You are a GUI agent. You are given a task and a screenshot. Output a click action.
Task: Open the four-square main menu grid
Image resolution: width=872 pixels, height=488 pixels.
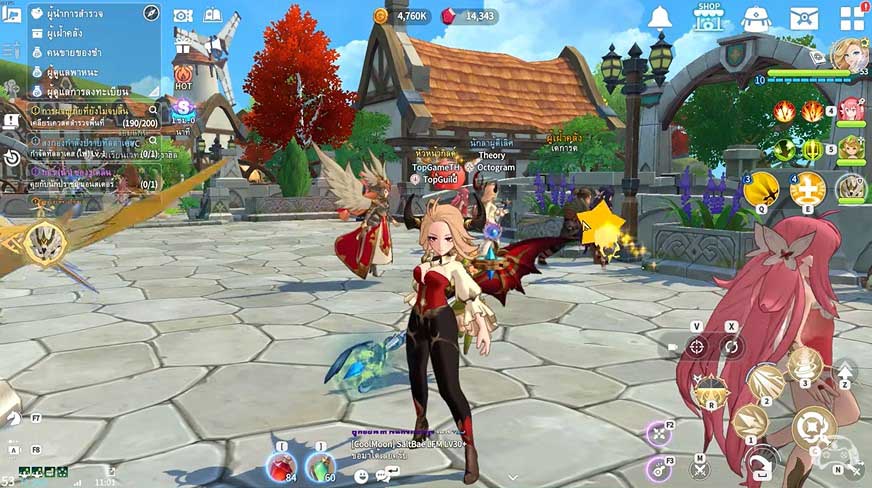click(852, 18)
